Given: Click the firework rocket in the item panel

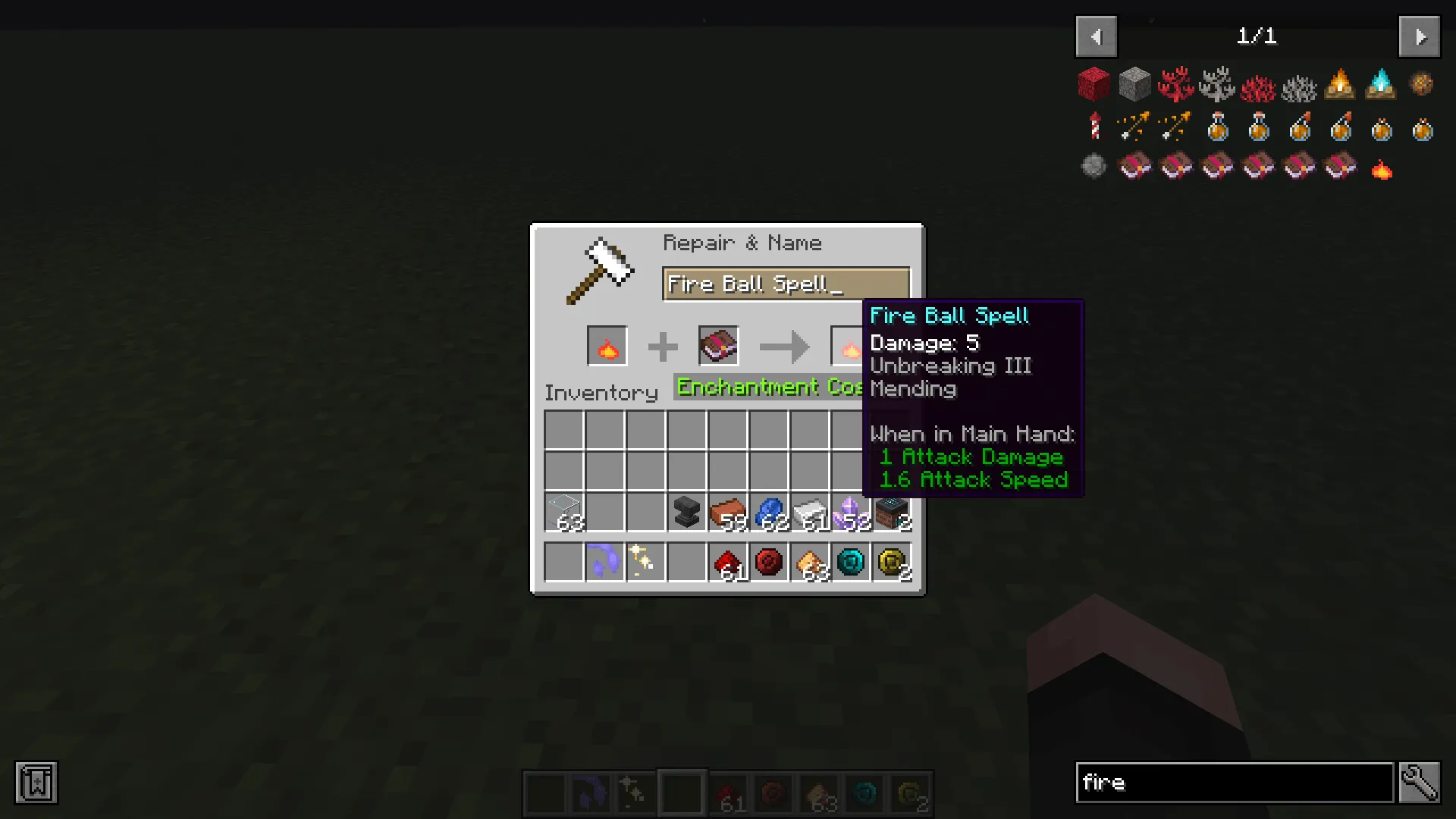Looking at the screenshot, I should (1094, 127).
